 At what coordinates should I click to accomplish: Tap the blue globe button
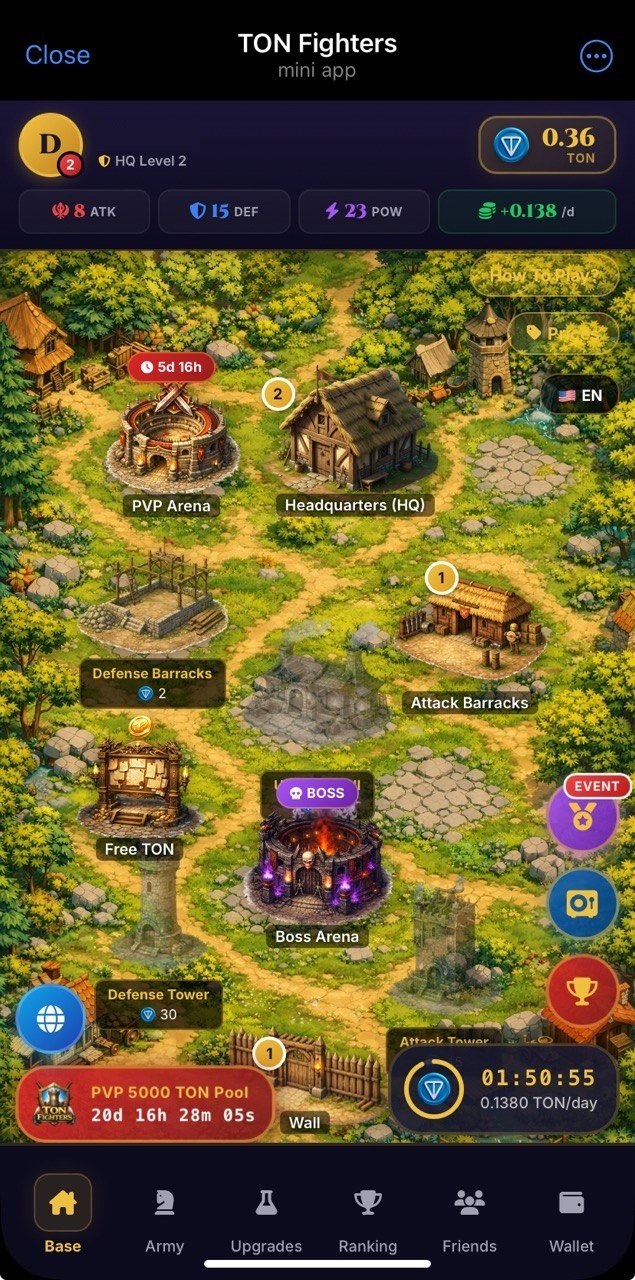[50, 1019]
